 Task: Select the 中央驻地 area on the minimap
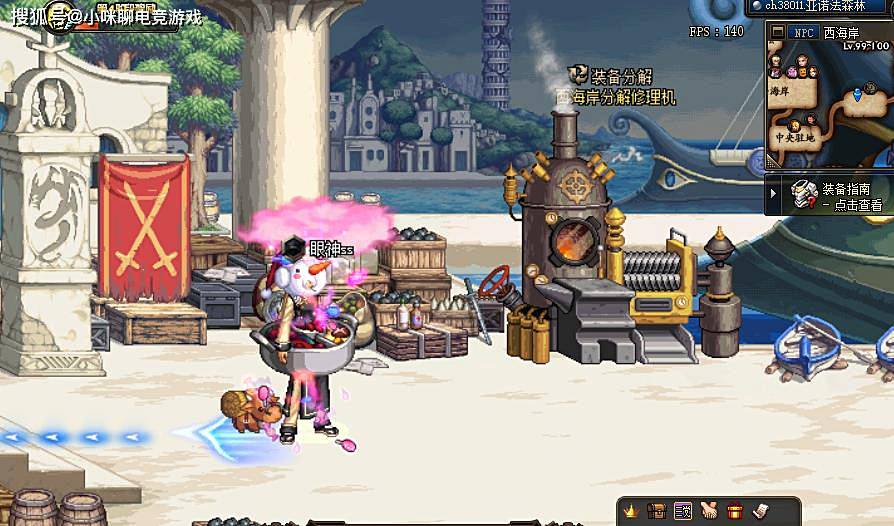click(795, 137)
